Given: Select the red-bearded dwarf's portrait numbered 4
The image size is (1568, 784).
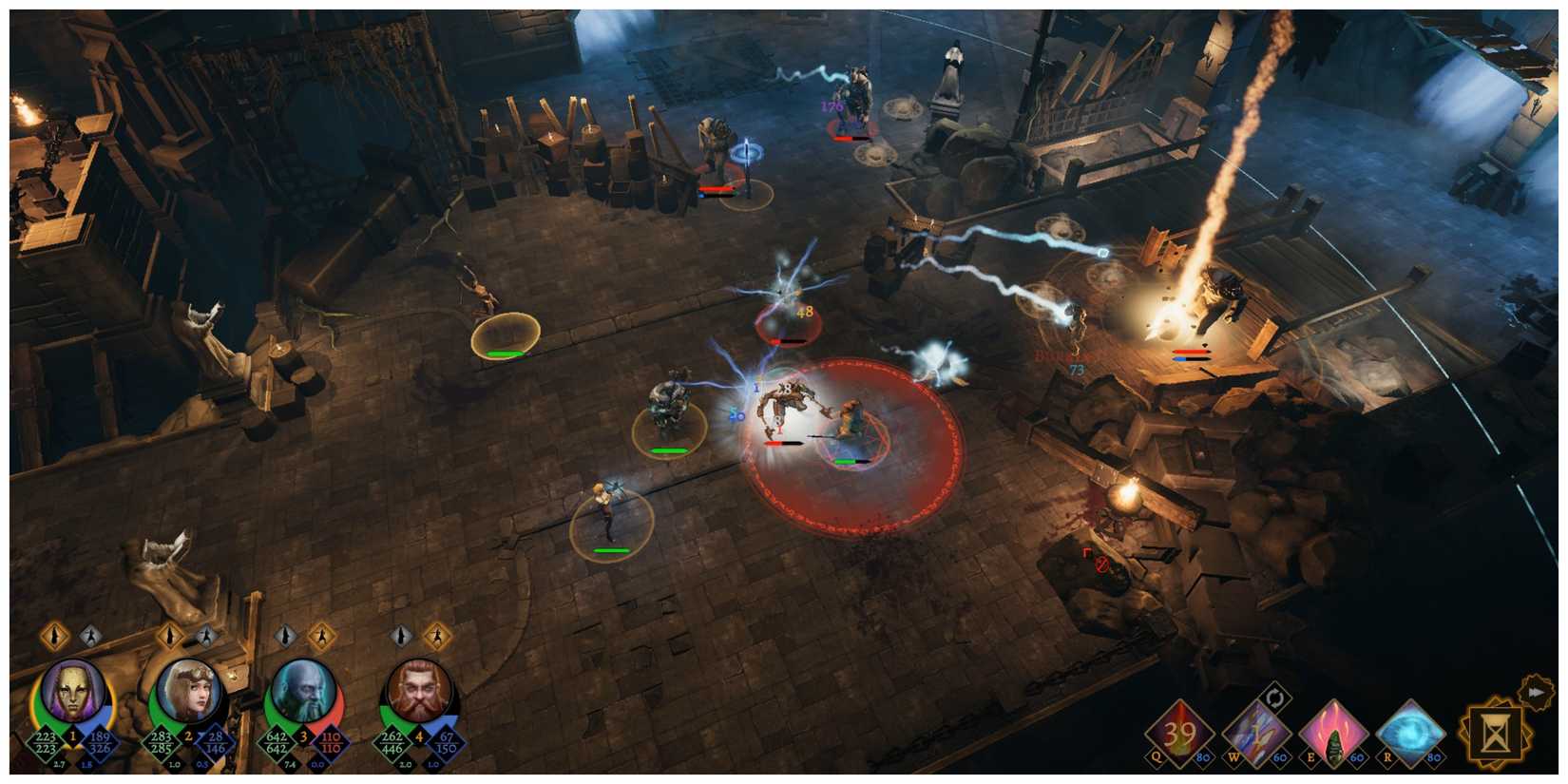Looking at the screenshot, I should pyautogui.click(x=419, y=691).
